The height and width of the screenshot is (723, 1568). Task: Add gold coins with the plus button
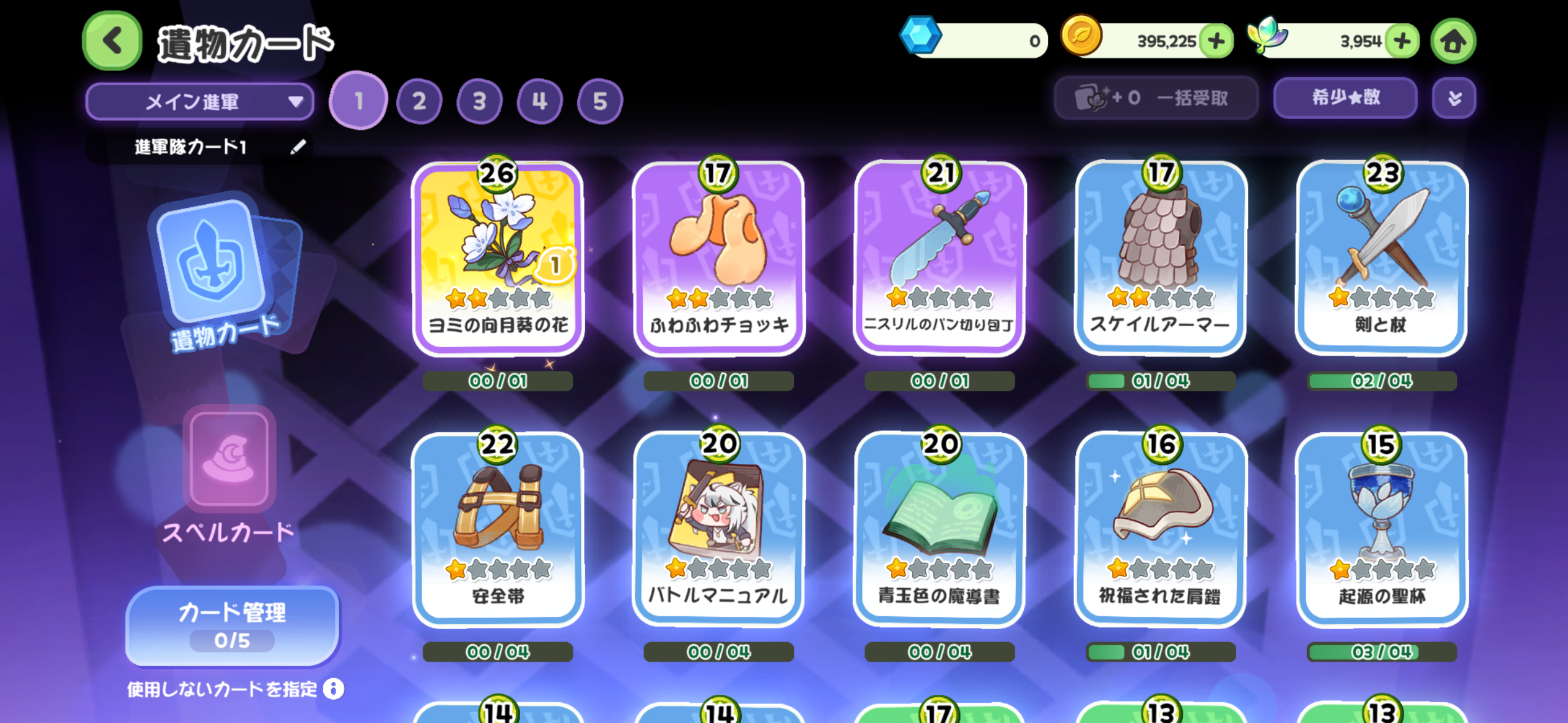pyautogui.click(x=1216, y=41)
